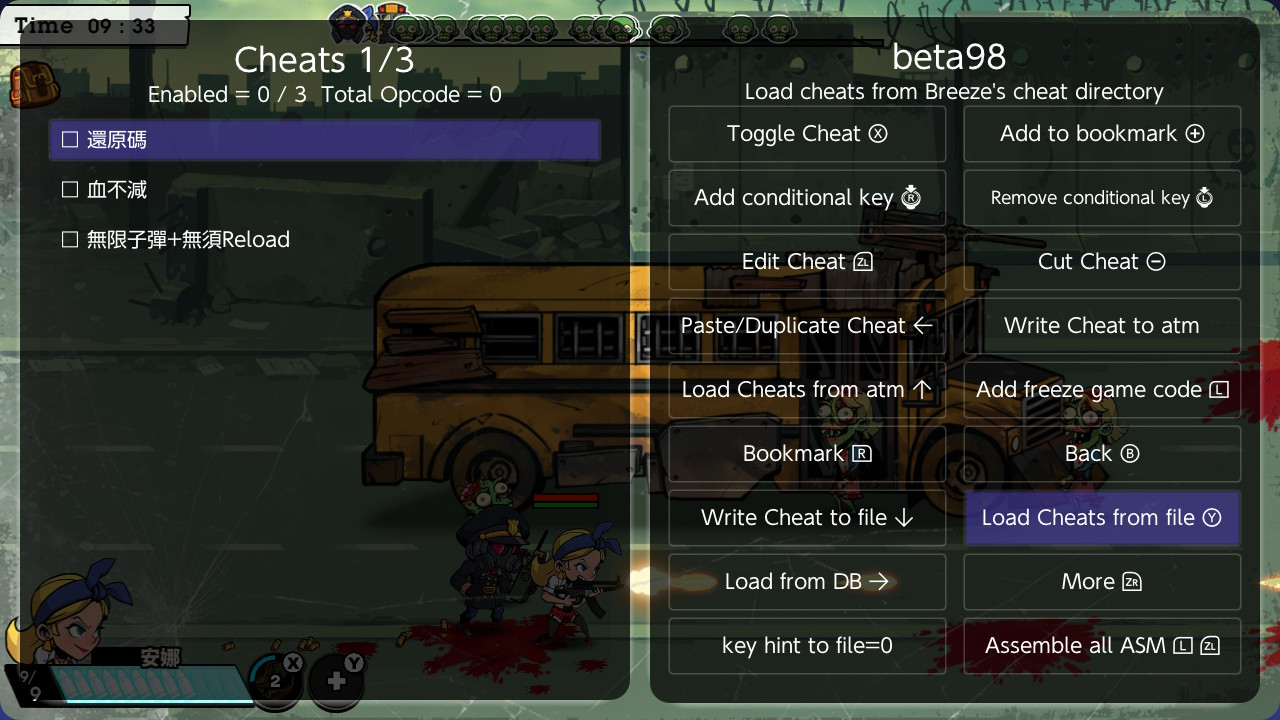
Task: Go Back from the cheat menu
Action: pos(1102,454)
